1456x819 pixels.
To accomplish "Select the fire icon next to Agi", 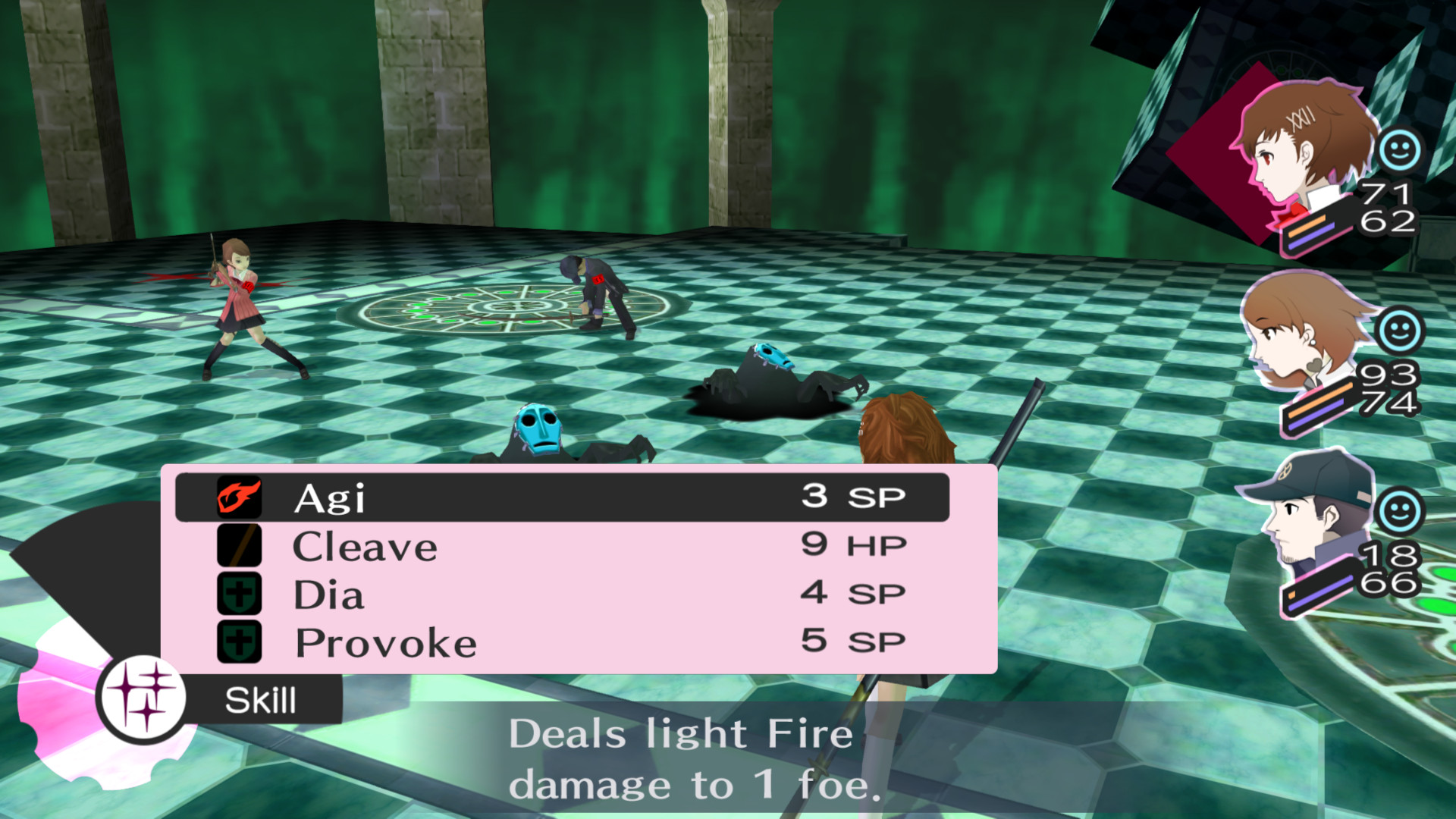I will (x=239, y=498).
